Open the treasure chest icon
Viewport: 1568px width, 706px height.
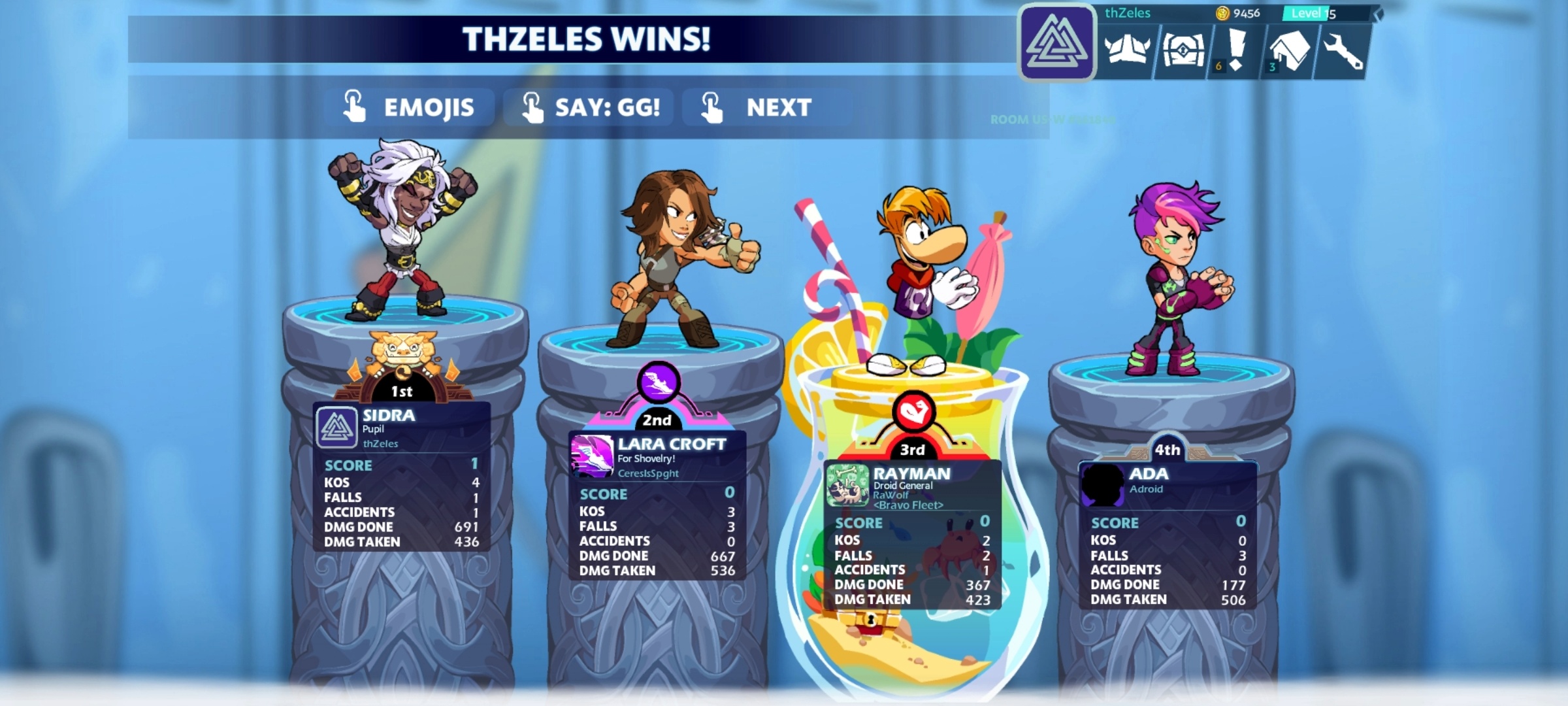tap(1183, 51)
